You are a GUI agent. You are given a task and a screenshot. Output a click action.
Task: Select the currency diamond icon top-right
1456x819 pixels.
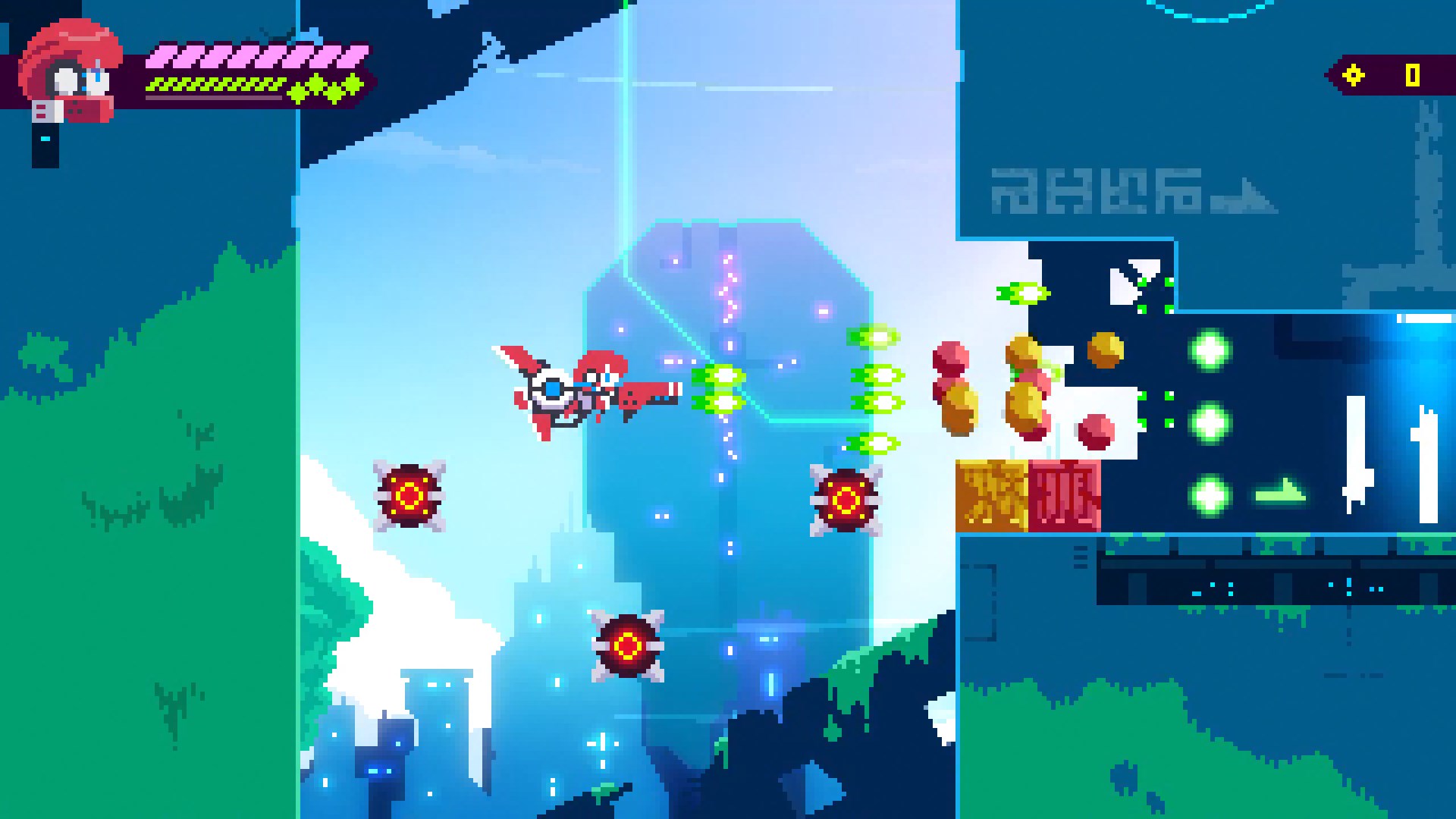(x=1353, y=74)
